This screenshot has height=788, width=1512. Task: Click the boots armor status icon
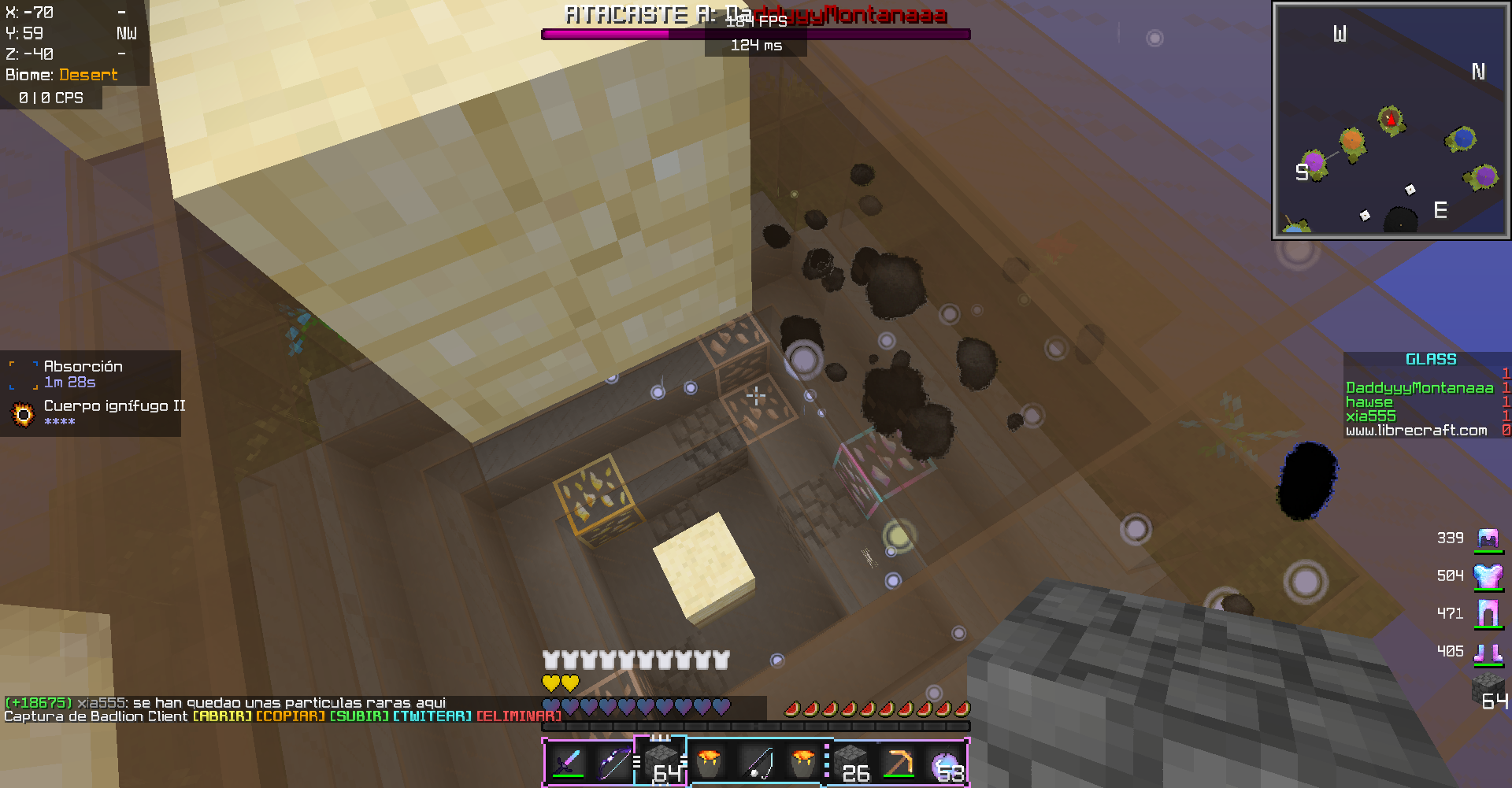1488,652
